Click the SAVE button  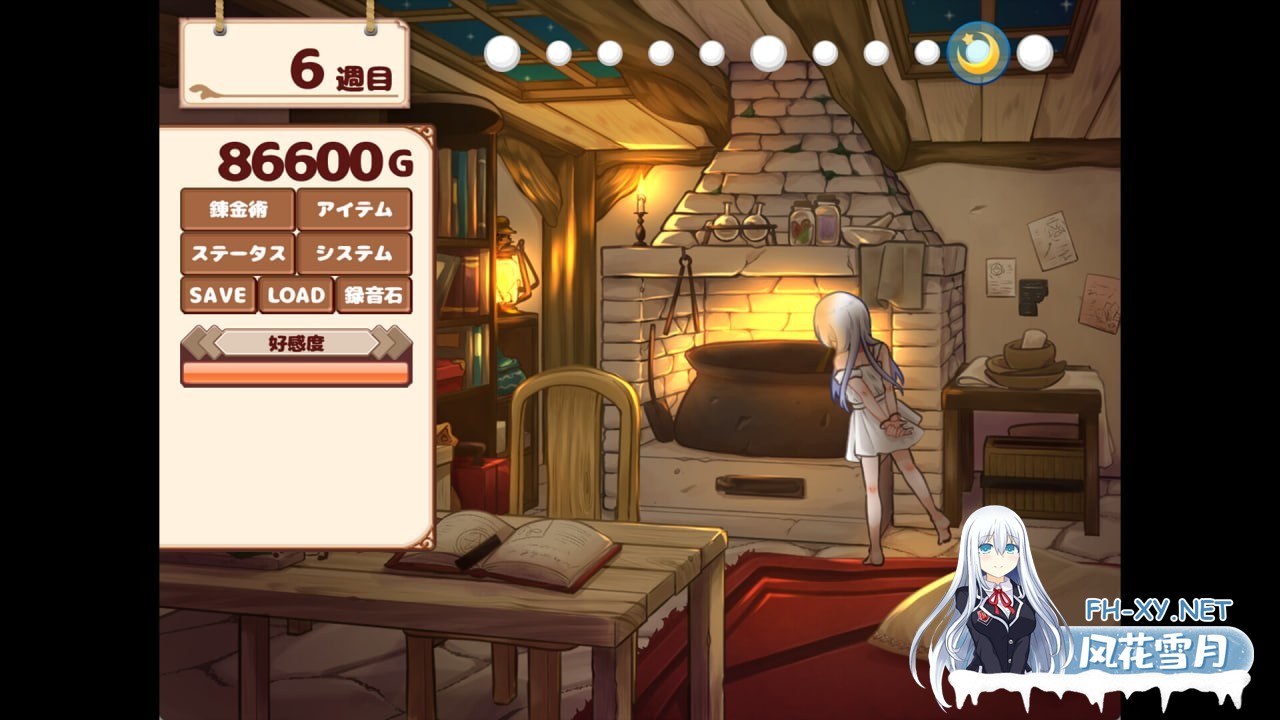pos(218,295)
